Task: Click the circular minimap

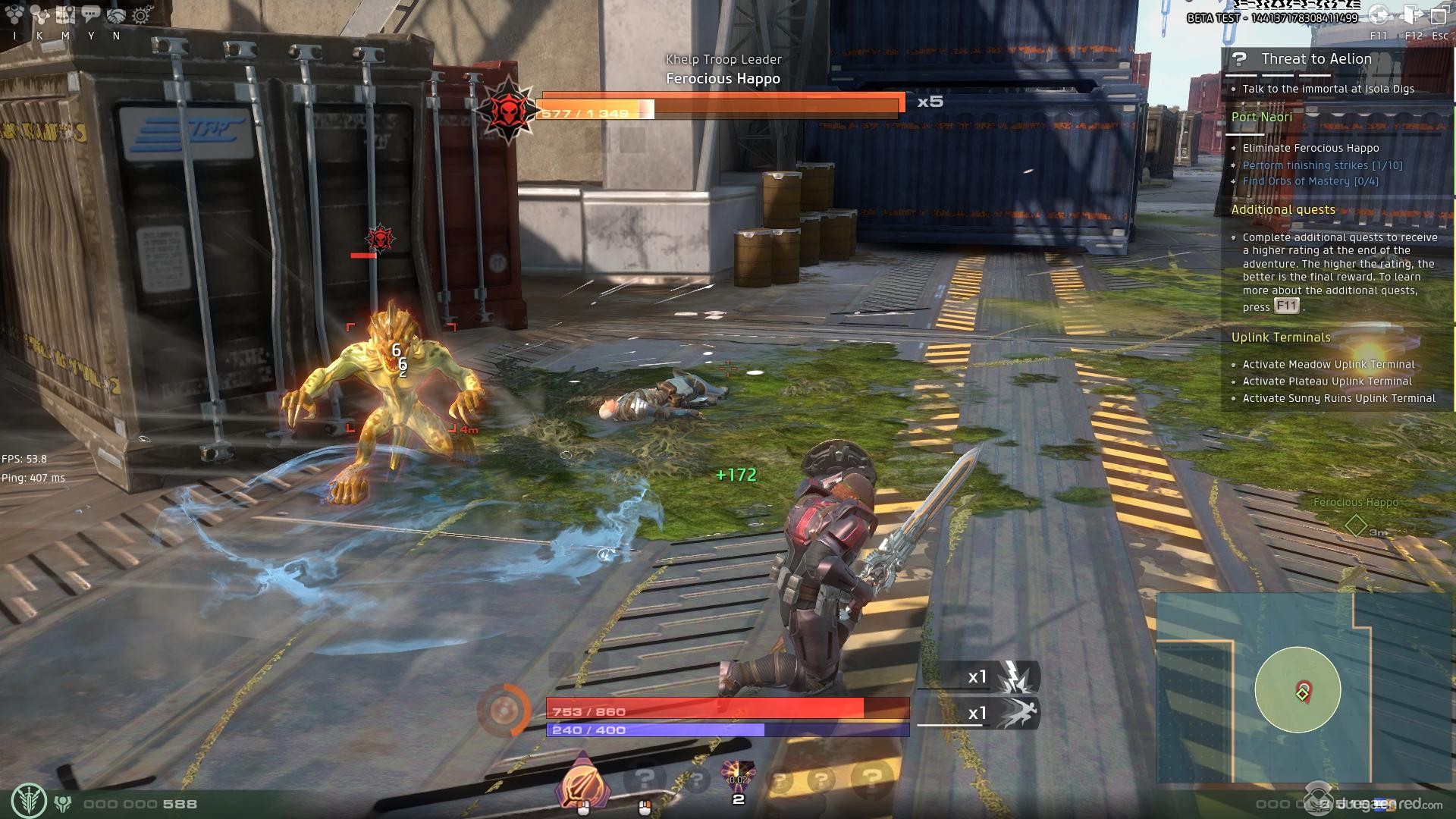Action: point(1298,689)
